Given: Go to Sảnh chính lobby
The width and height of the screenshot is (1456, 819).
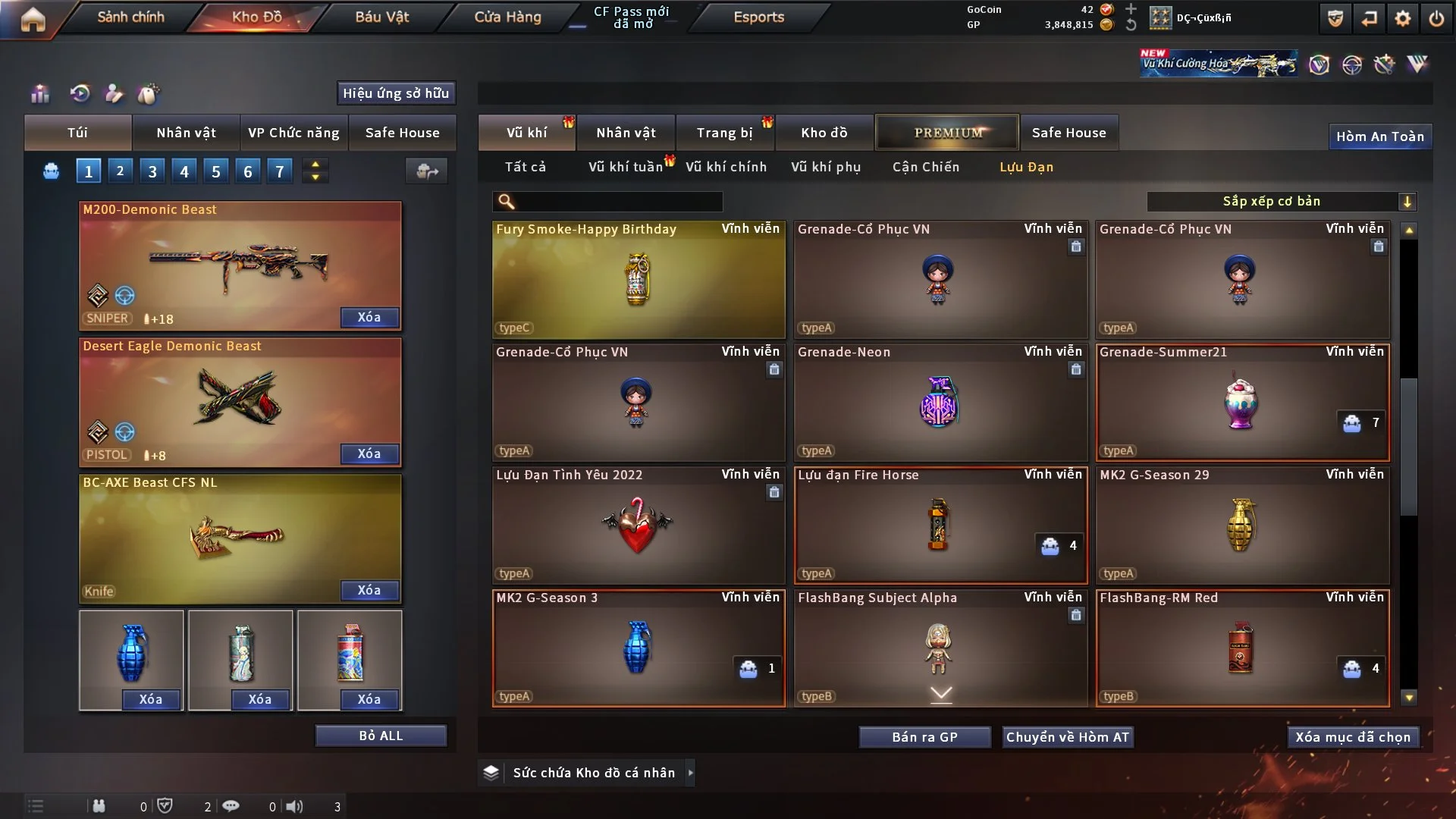Looking at the screenshot, I should tap(130, 17).
